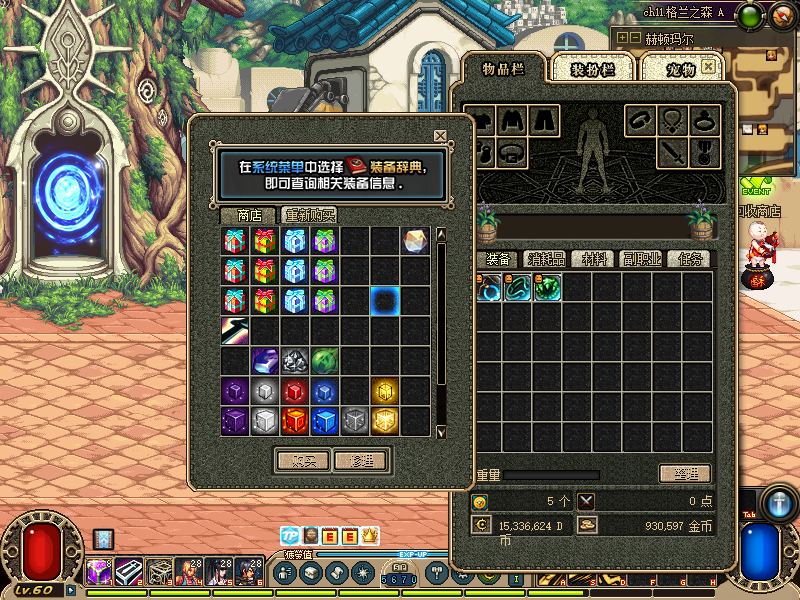Select the golden glowing cube in bottom row
The height and width of the screenshot is (600, 800).
(385, 421)
